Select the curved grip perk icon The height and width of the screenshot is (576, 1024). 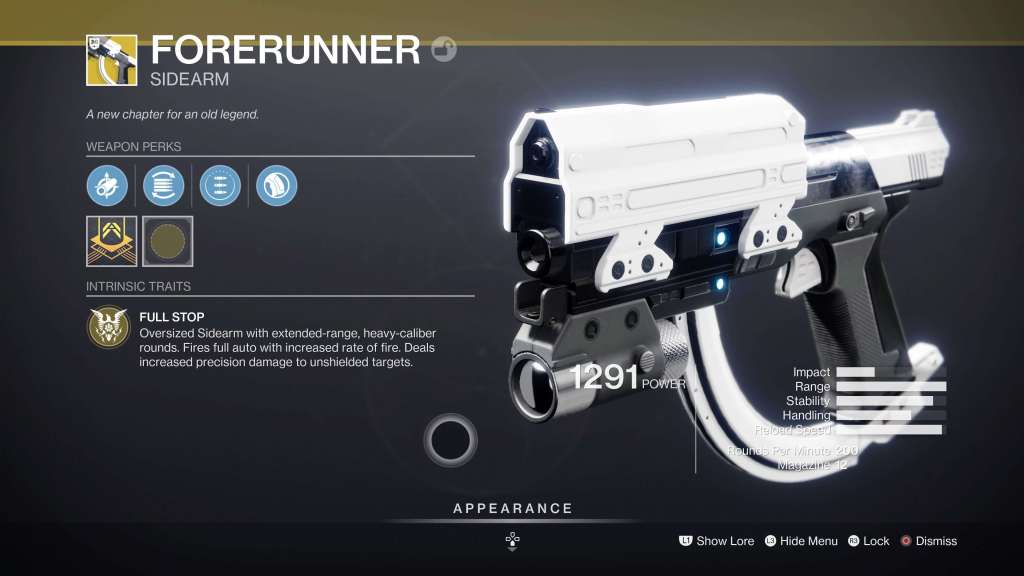(276, 186)
